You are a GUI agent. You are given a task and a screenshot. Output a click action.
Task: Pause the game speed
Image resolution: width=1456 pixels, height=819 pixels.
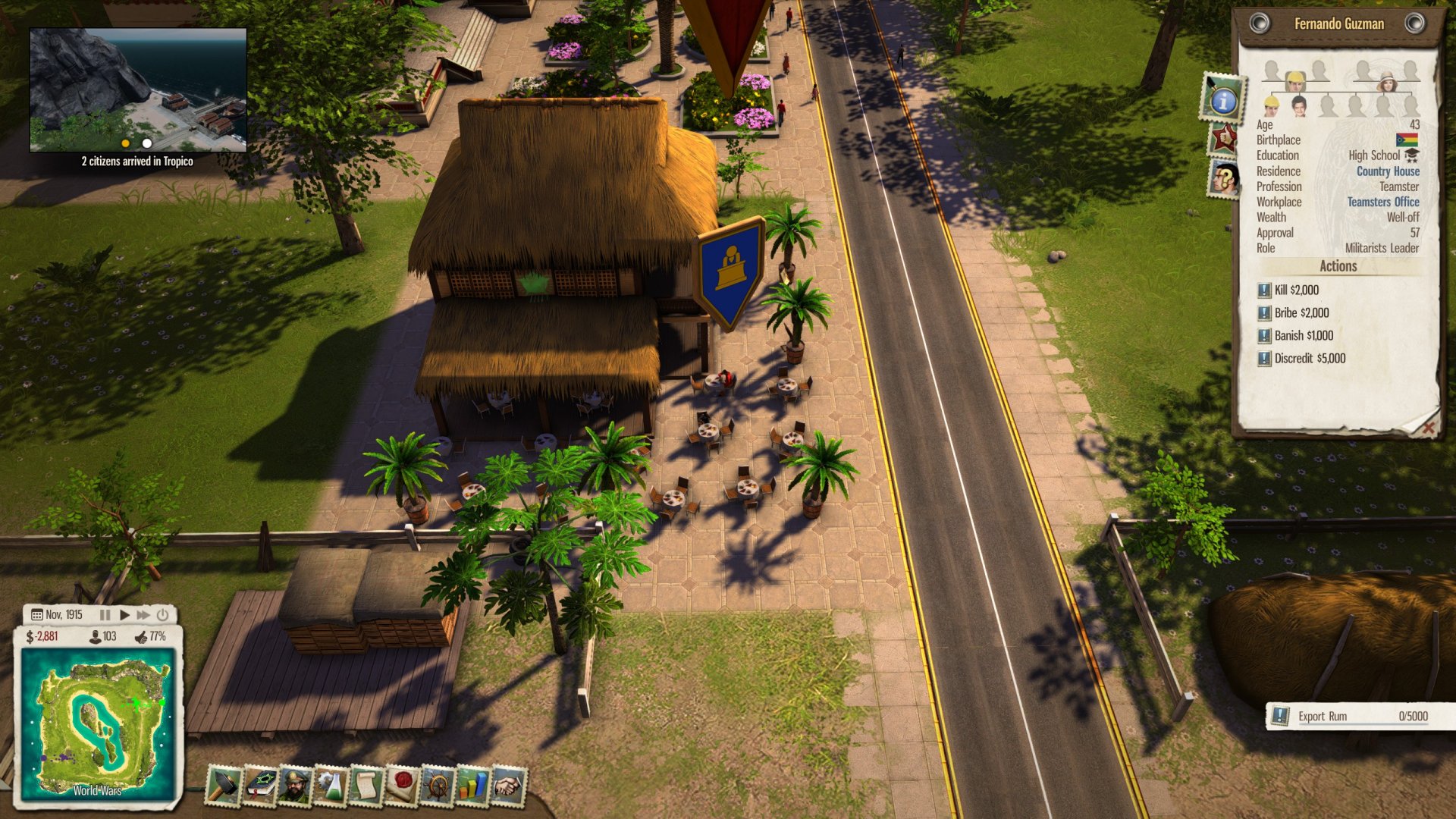click(105, 615)
